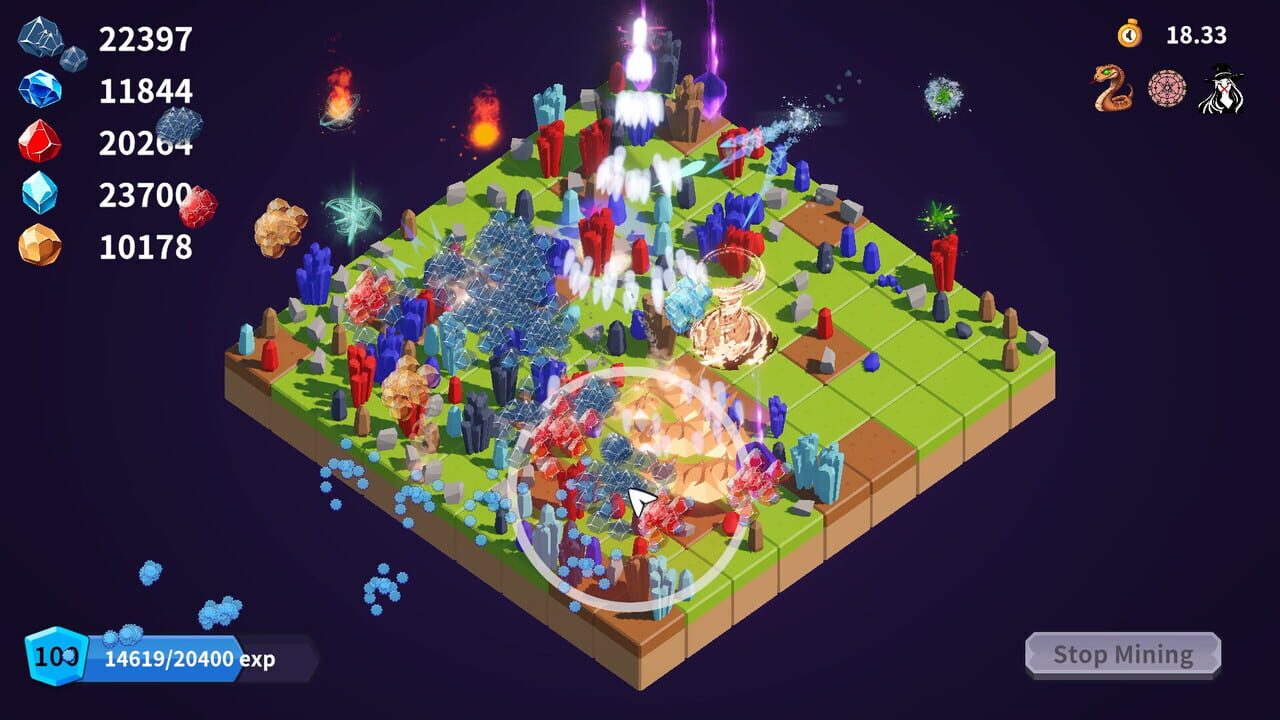Image resolution: width=1280 pixels, height=720 pixels.
Task: Click the cyan crystal resource icon showing 23700
Action: 40,190
